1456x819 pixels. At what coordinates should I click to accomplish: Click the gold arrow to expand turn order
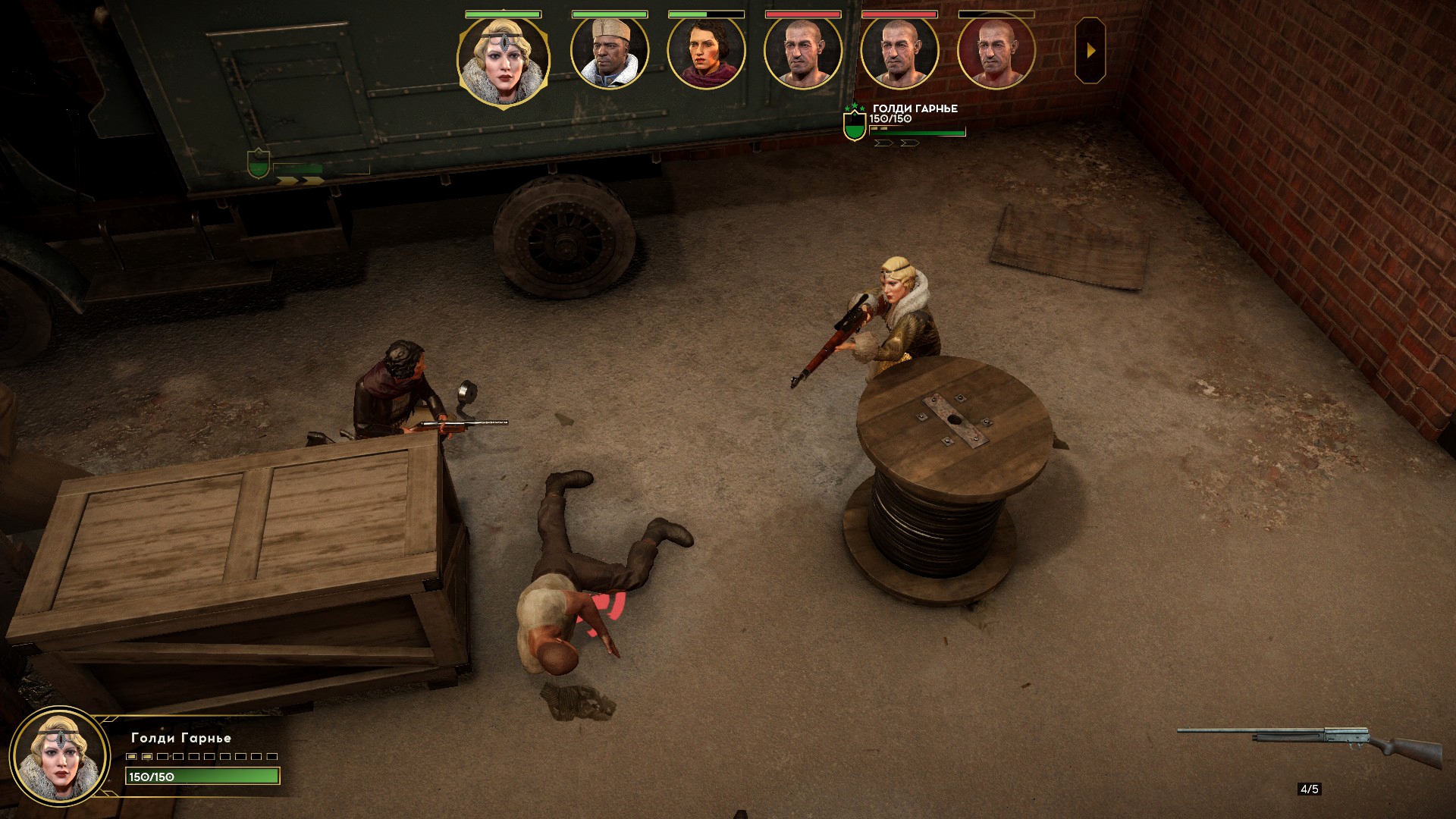click(x=1090, y=51)
